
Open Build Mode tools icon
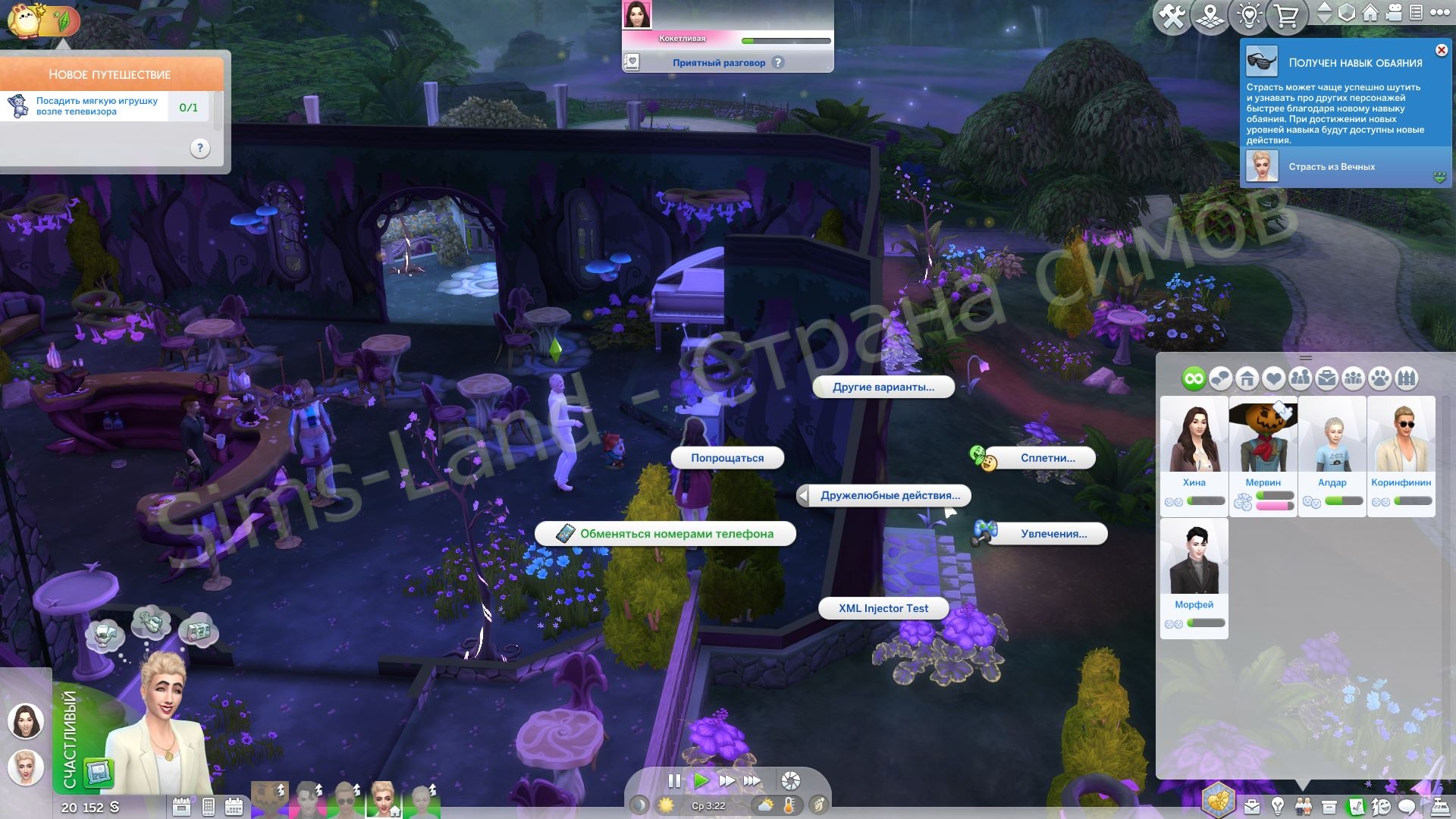[1172, 16]
